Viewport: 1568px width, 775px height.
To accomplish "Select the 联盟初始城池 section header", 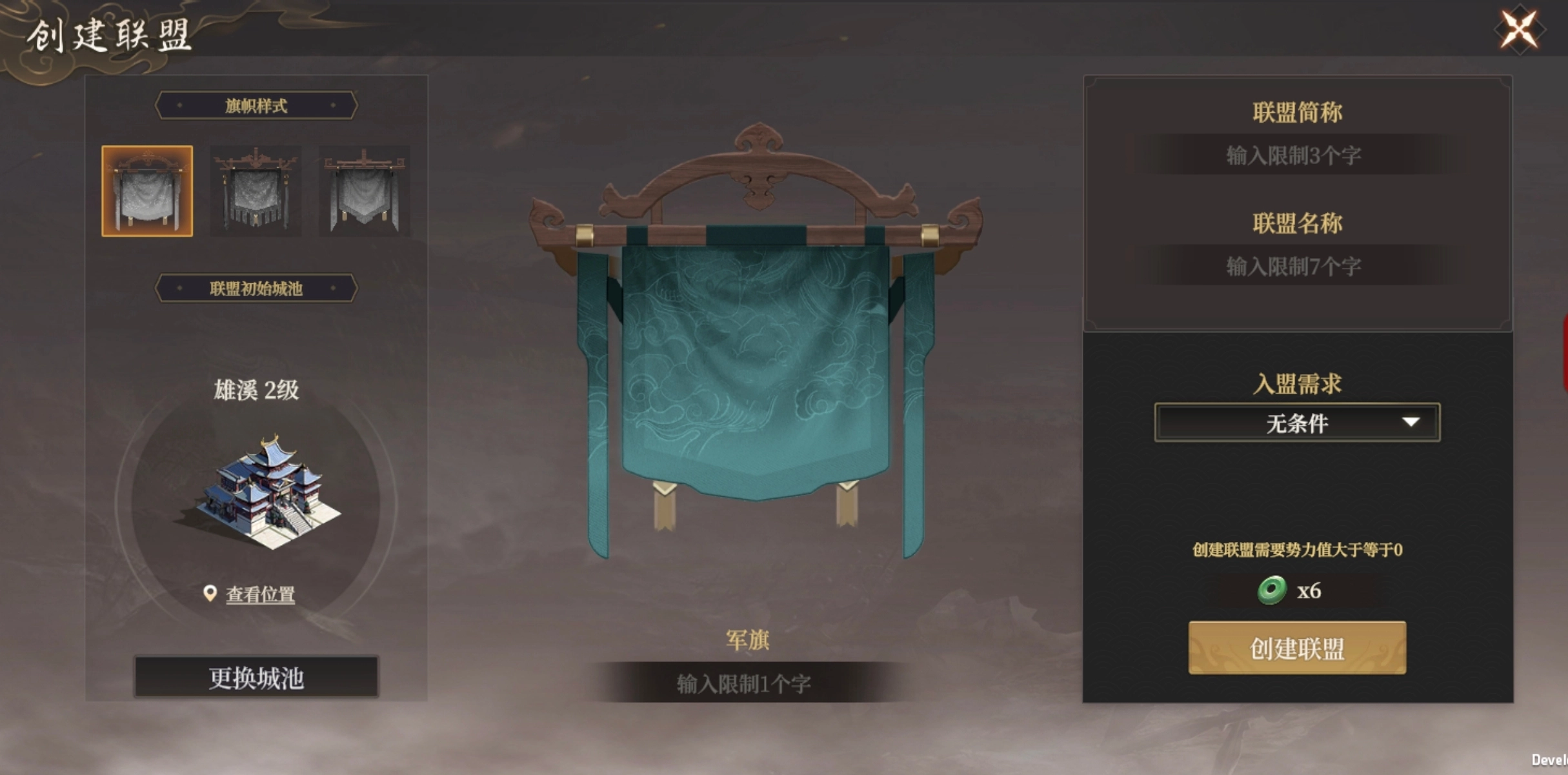I will coord(256,288).
